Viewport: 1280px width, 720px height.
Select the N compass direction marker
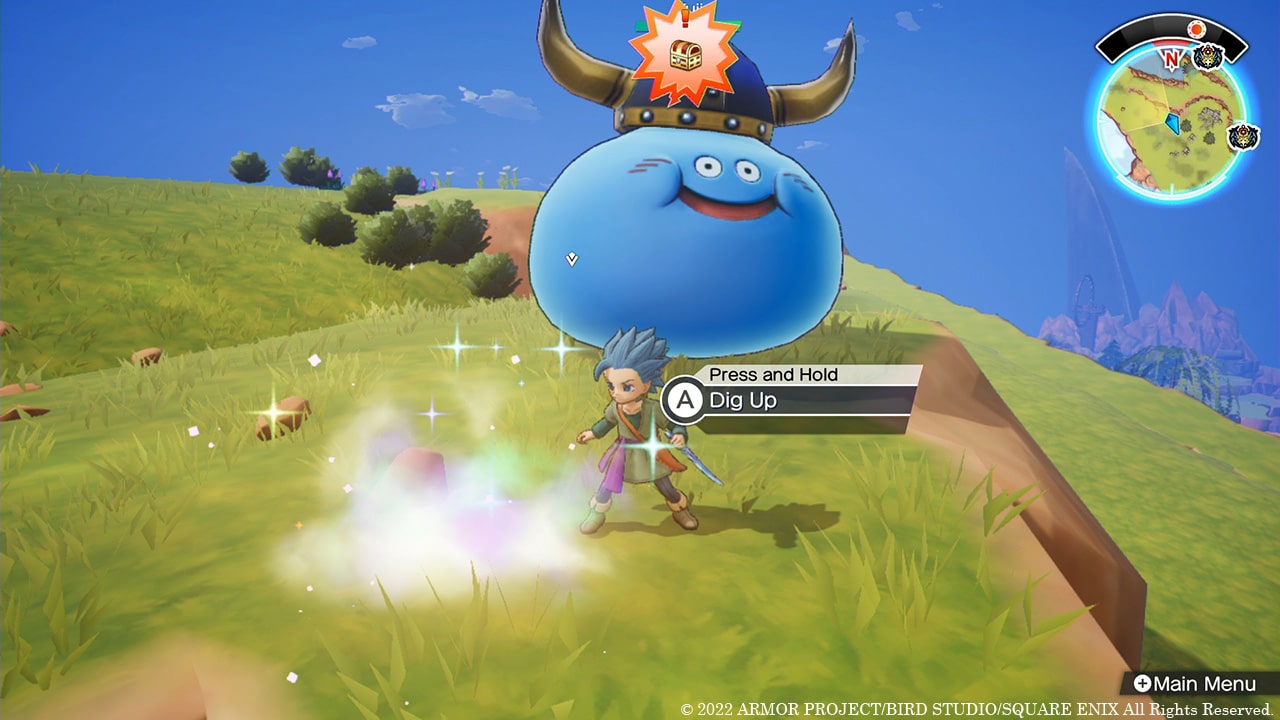click(x=1172, y=58)
